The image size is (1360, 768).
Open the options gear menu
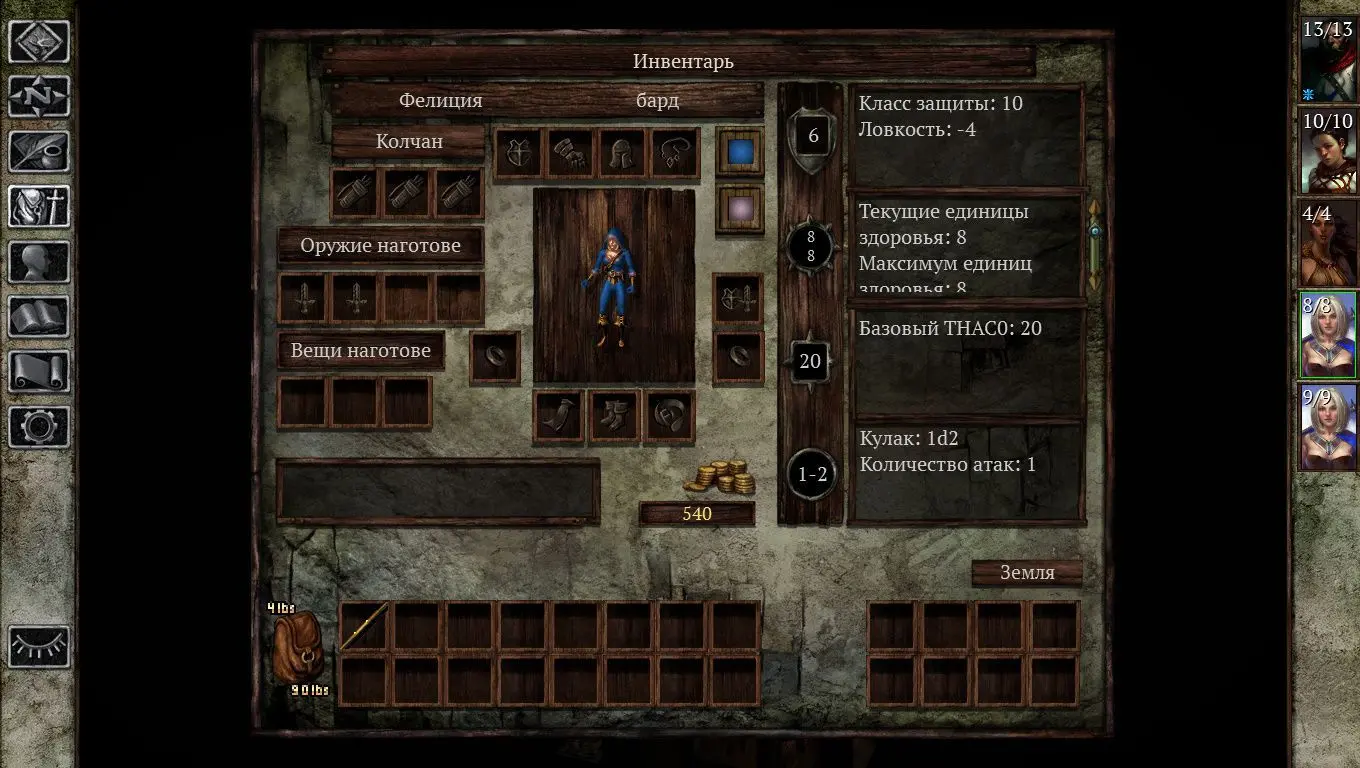[39, 427]
